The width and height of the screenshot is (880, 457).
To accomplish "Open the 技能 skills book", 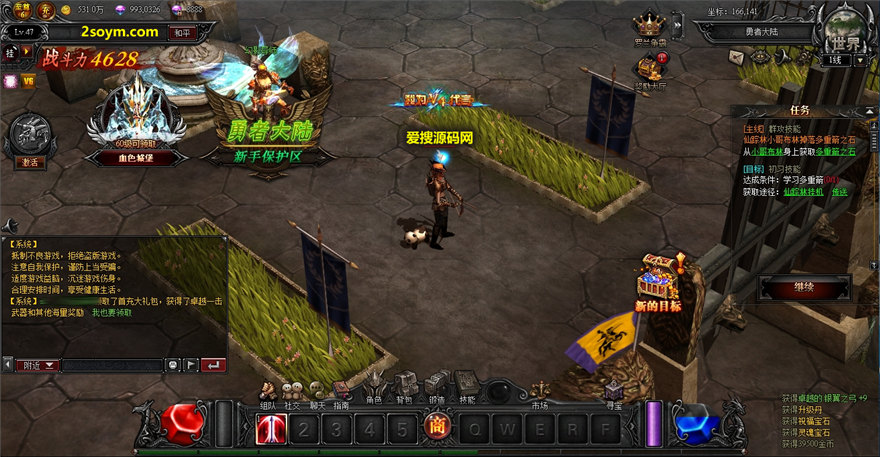I will coord(467,385).
